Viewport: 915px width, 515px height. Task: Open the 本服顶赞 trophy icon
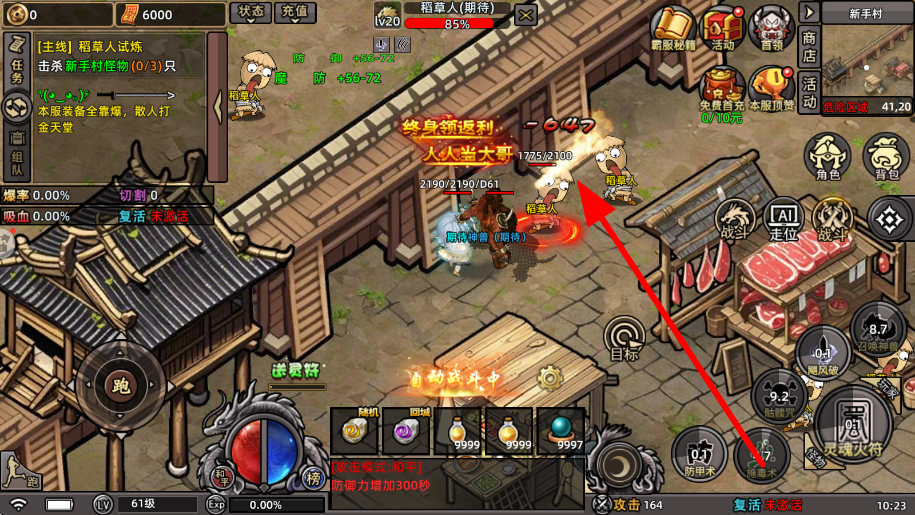pos(771,88)
